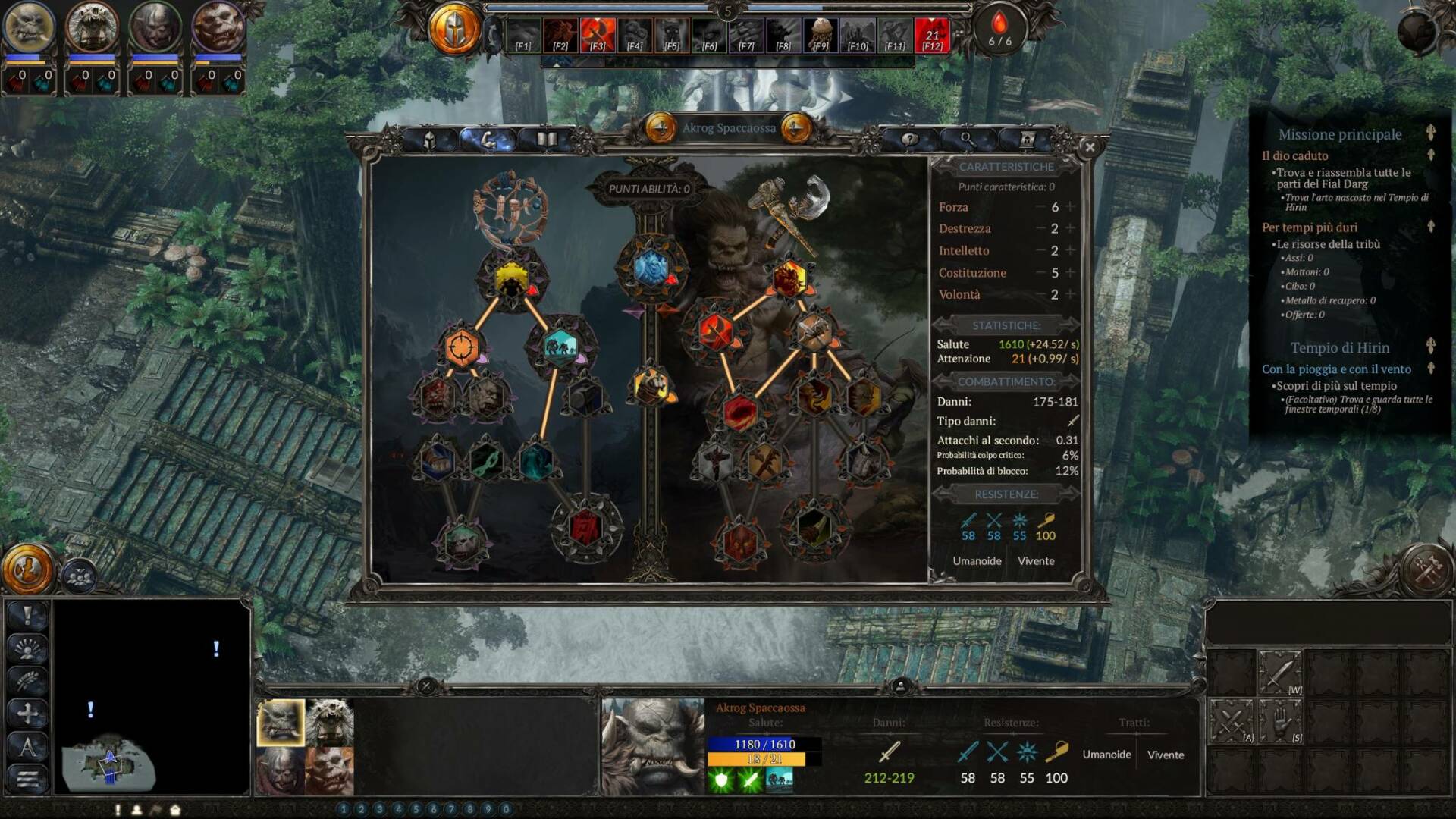Show next hero after Akrog Spaccaossa
This screenshot has height=819, width=1456.
(x=795, y=129)
